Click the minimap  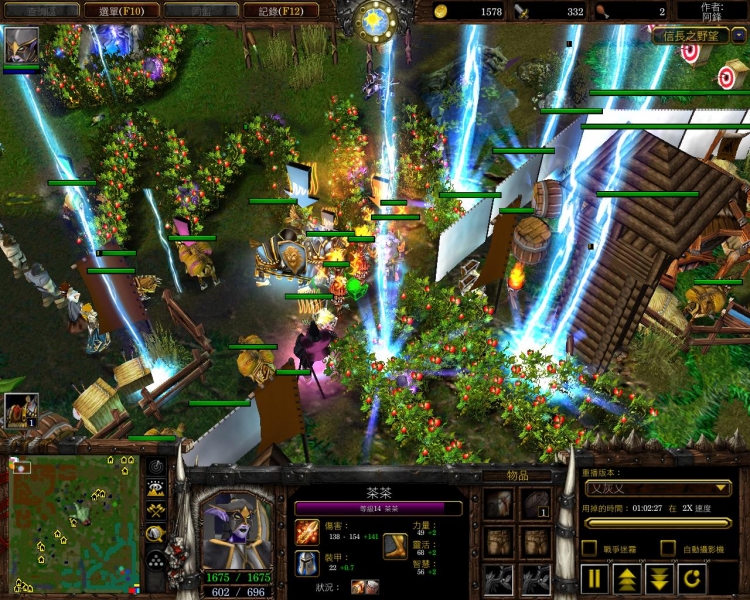pos(74,524)
